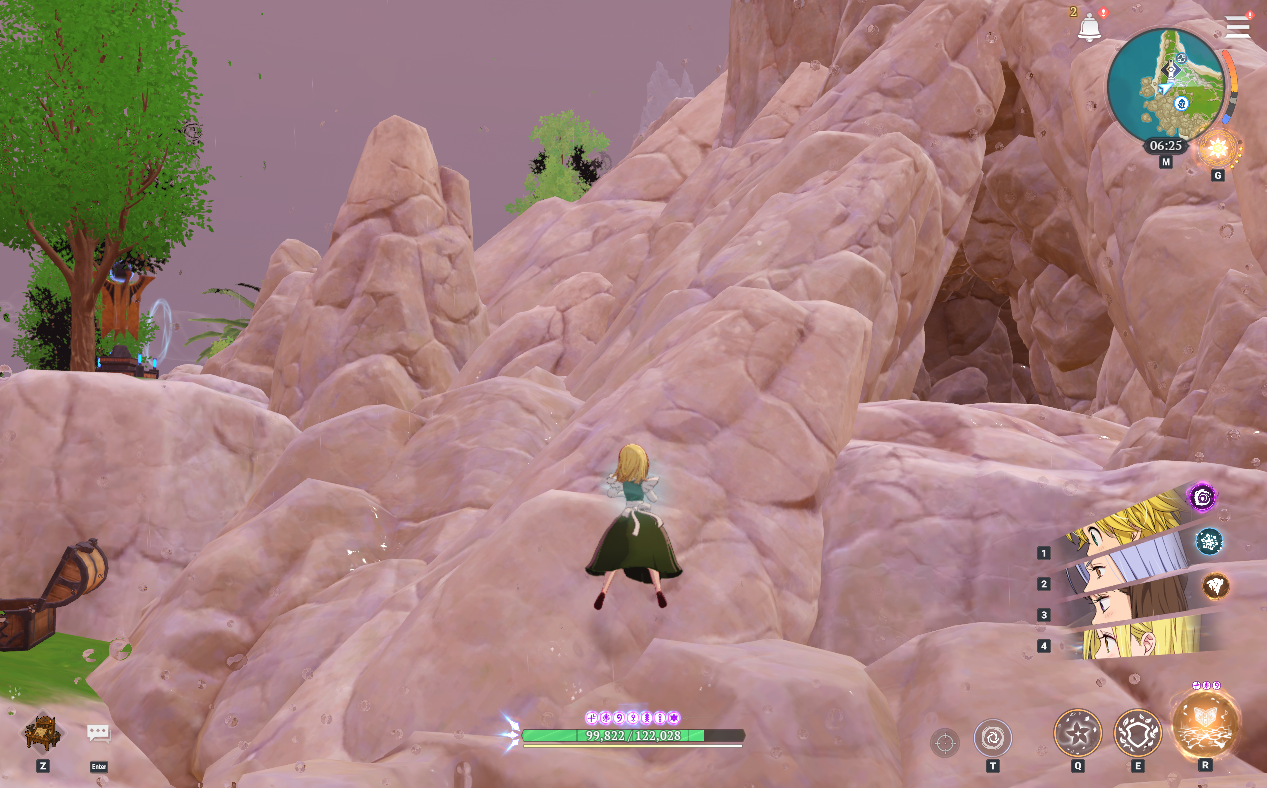Open the wooden workbench icon
Screen dimensions: 1267x788
coord(43,733)
